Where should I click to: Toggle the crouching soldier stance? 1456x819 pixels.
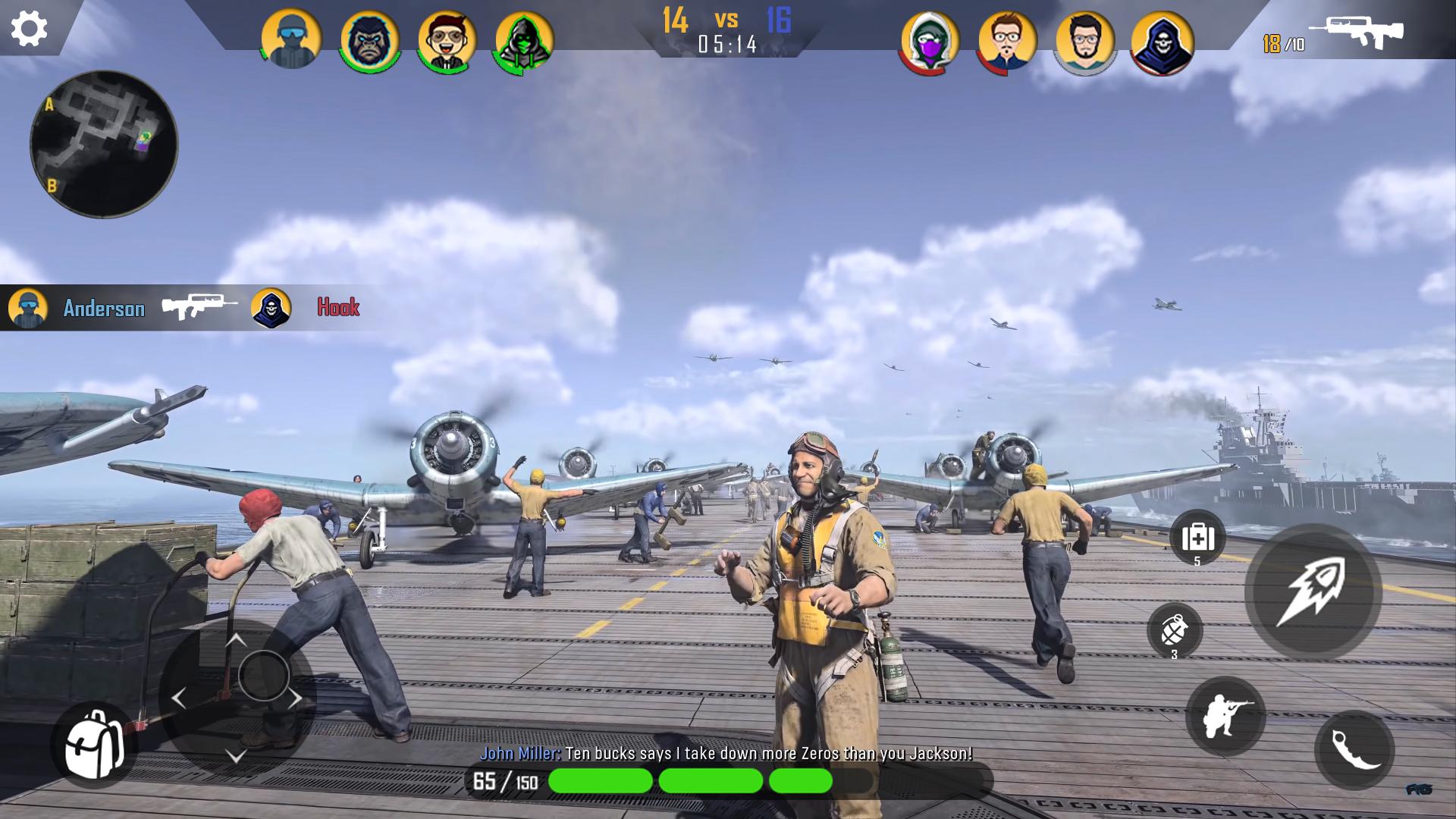click(x=1225, y=716)
